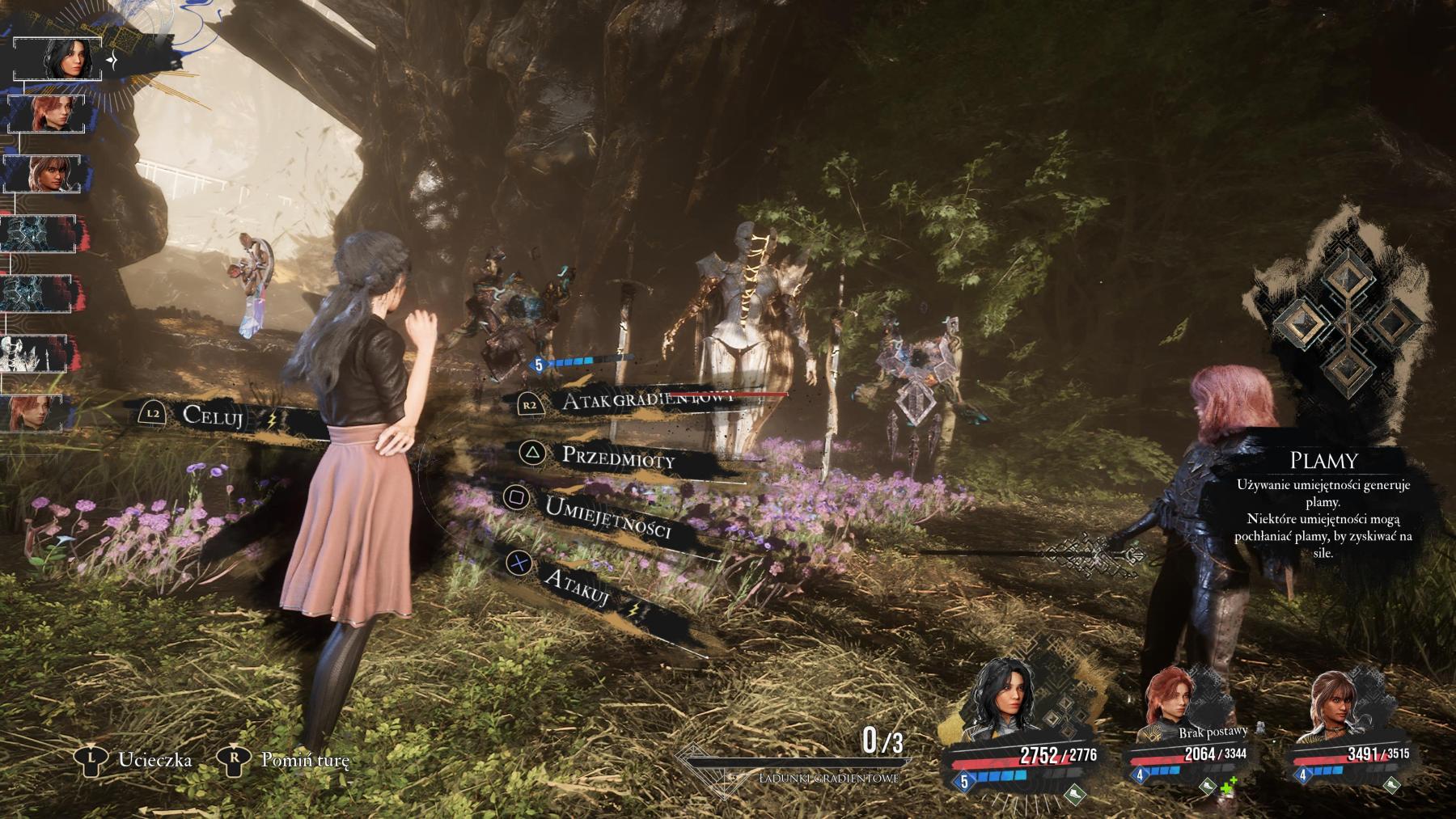Click the Ucieczka flee option
The width and height of the screenshot is (1456, 819).
(x=154, y=760)
